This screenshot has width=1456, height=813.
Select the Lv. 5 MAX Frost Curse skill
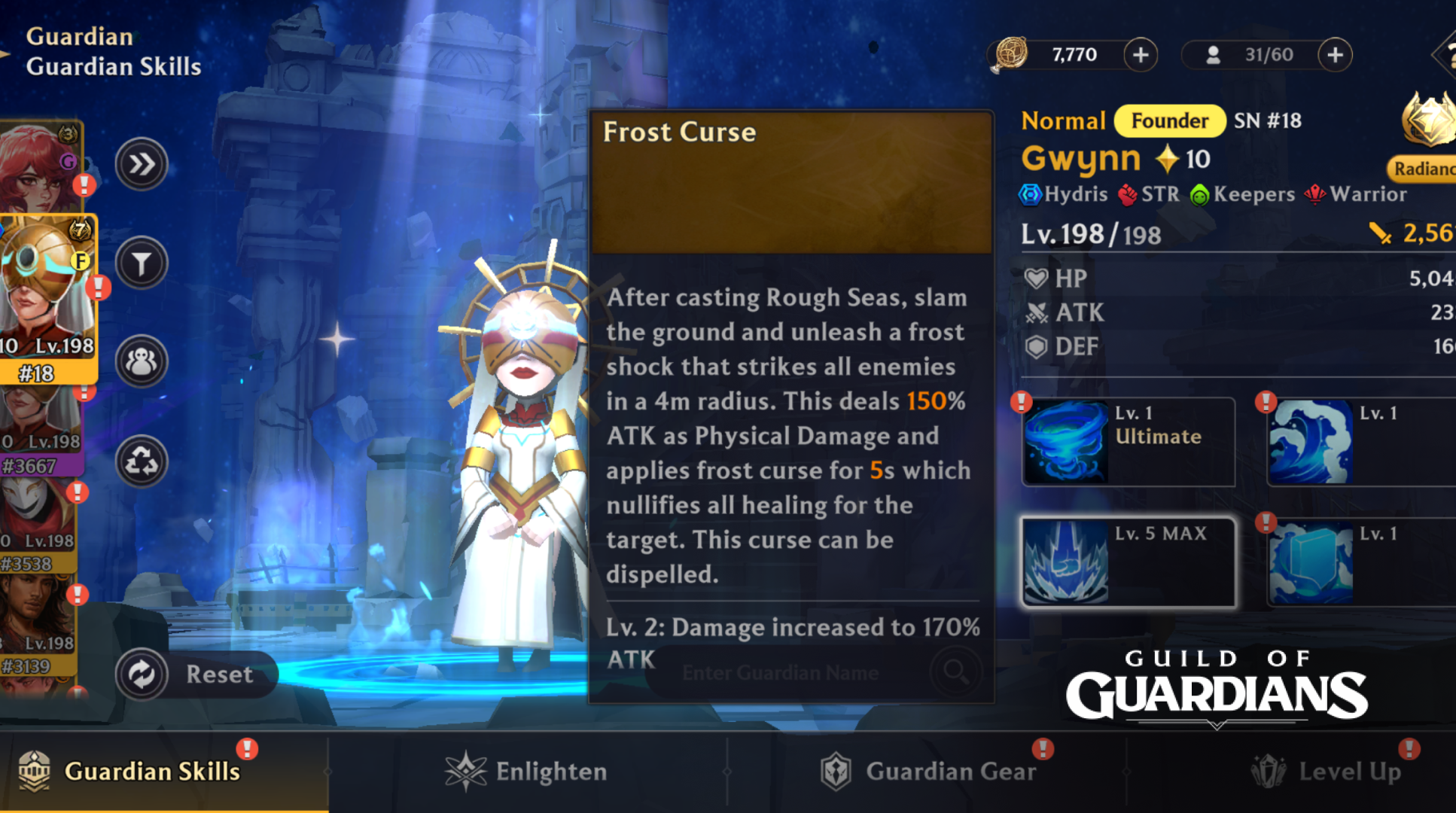(x=1128, y=562)
